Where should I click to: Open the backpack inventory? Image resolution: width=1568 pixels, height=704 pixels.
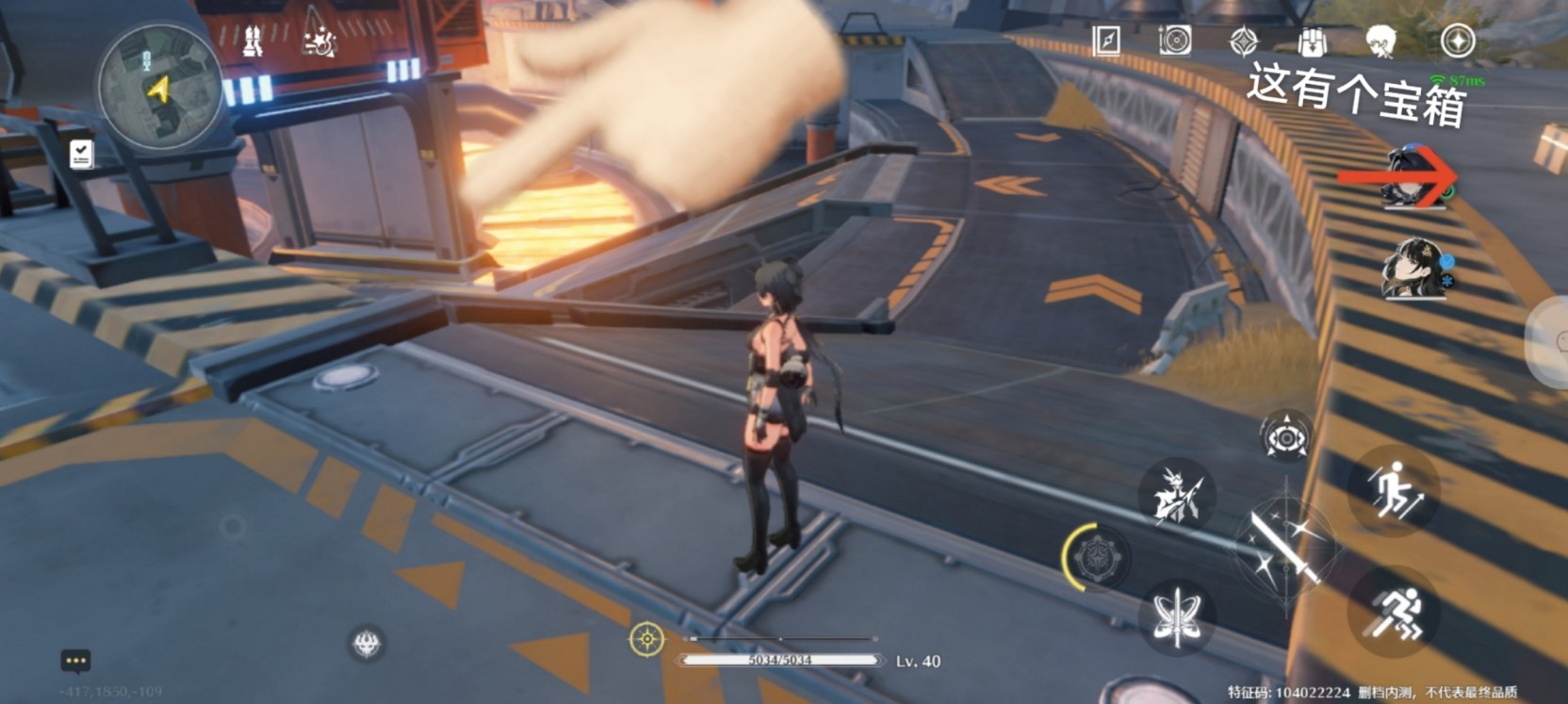click(1312, 41)
